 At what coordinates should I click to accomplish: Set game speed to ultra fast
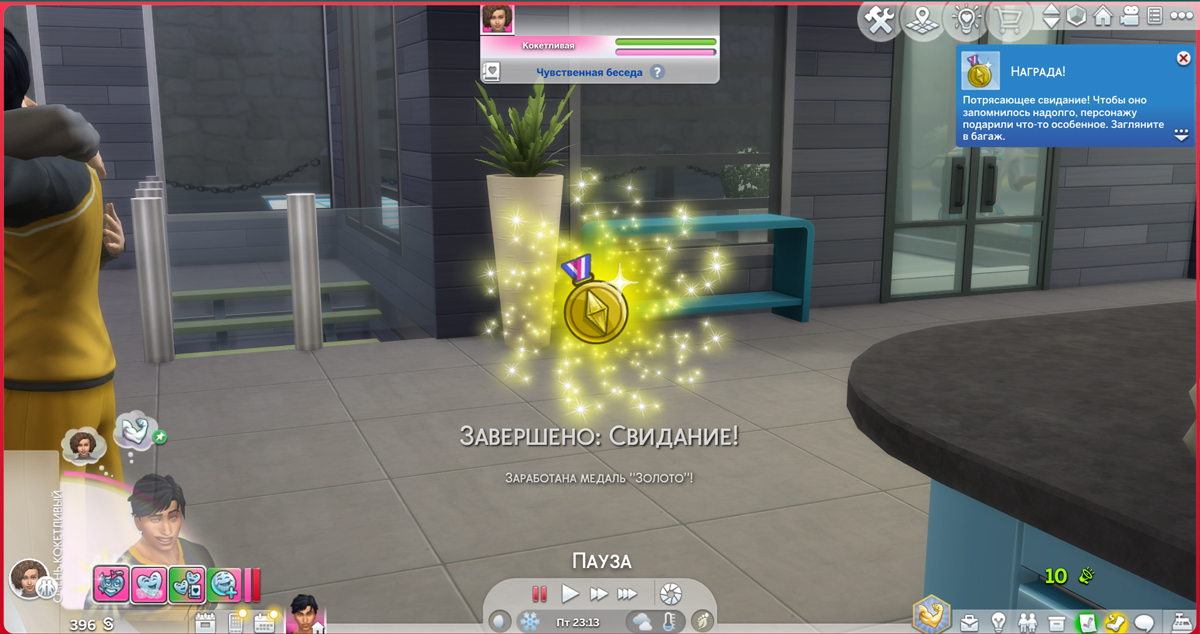click(627, 594)
